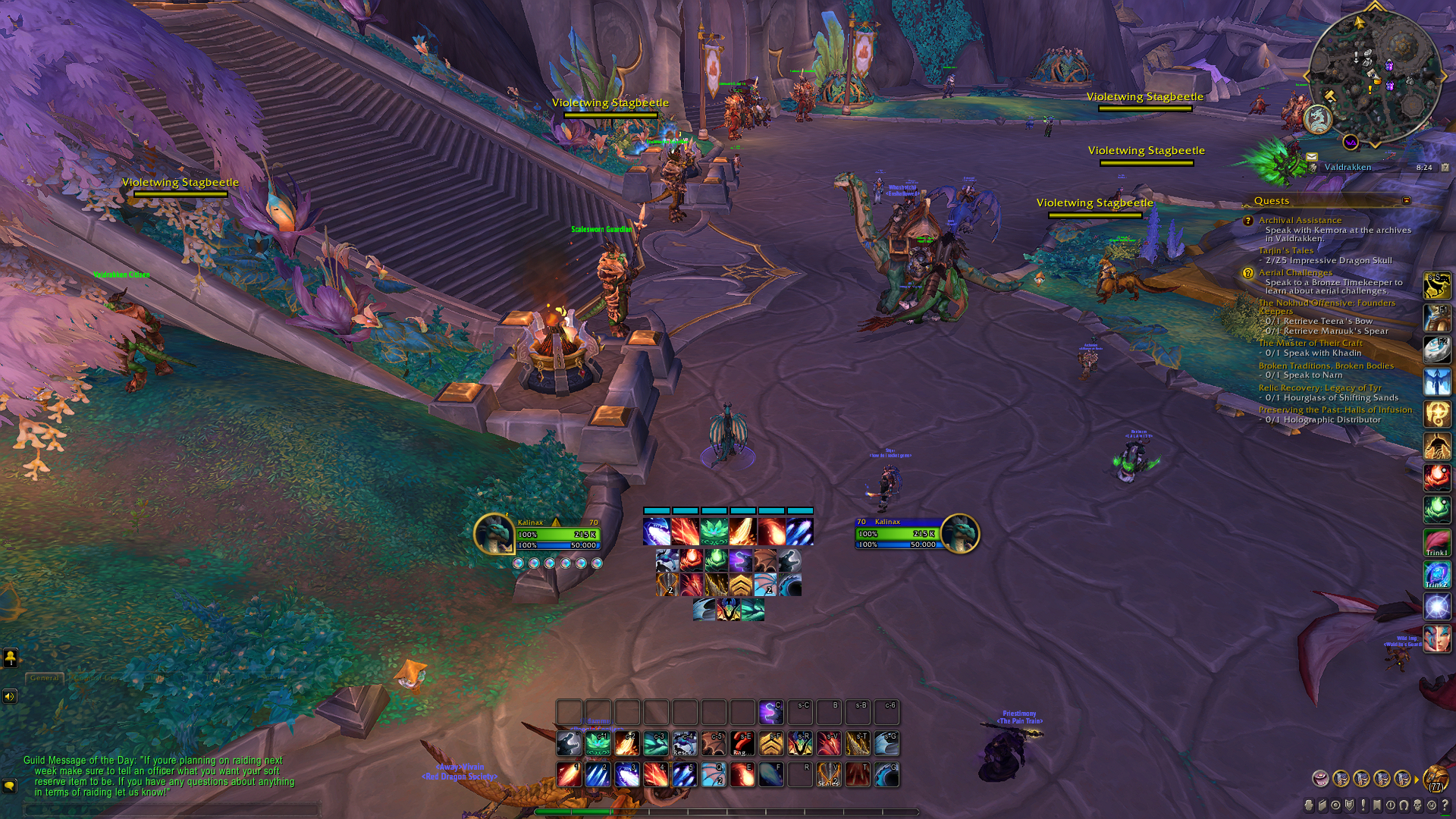Collapse the Quests tracker panel

coord(1406,201)
